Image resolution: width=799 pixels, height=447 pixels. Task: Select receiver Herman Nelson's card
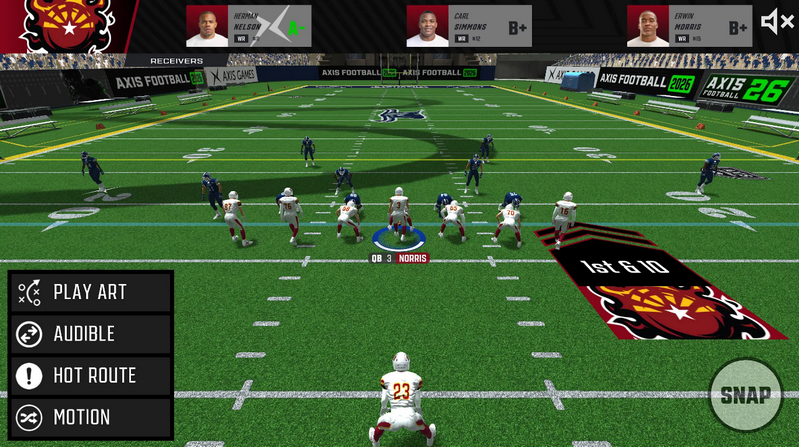coord(248,26)
